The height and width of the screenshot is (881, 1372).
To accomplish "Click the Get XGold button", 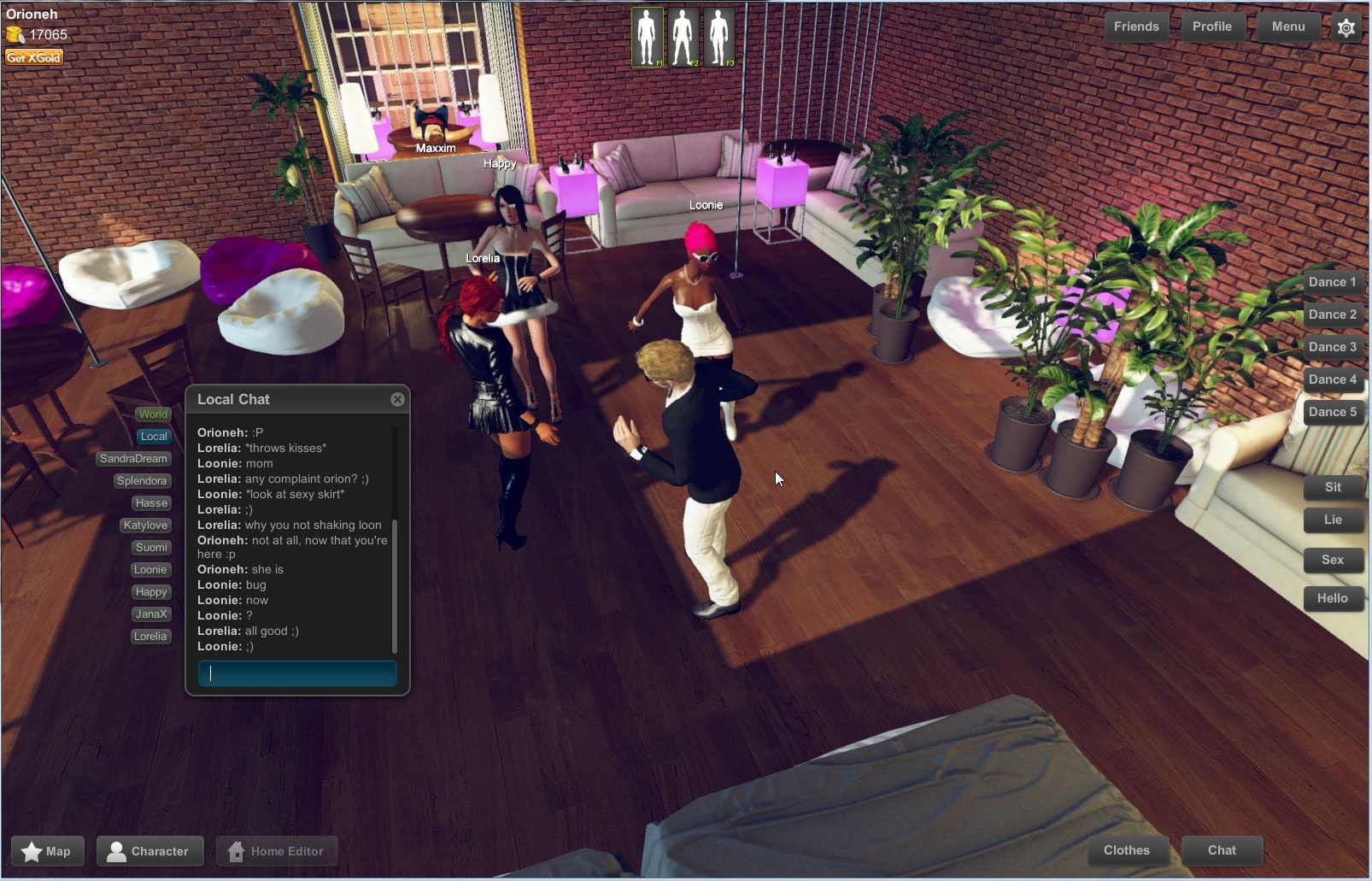I will click(x=33, y=56).
